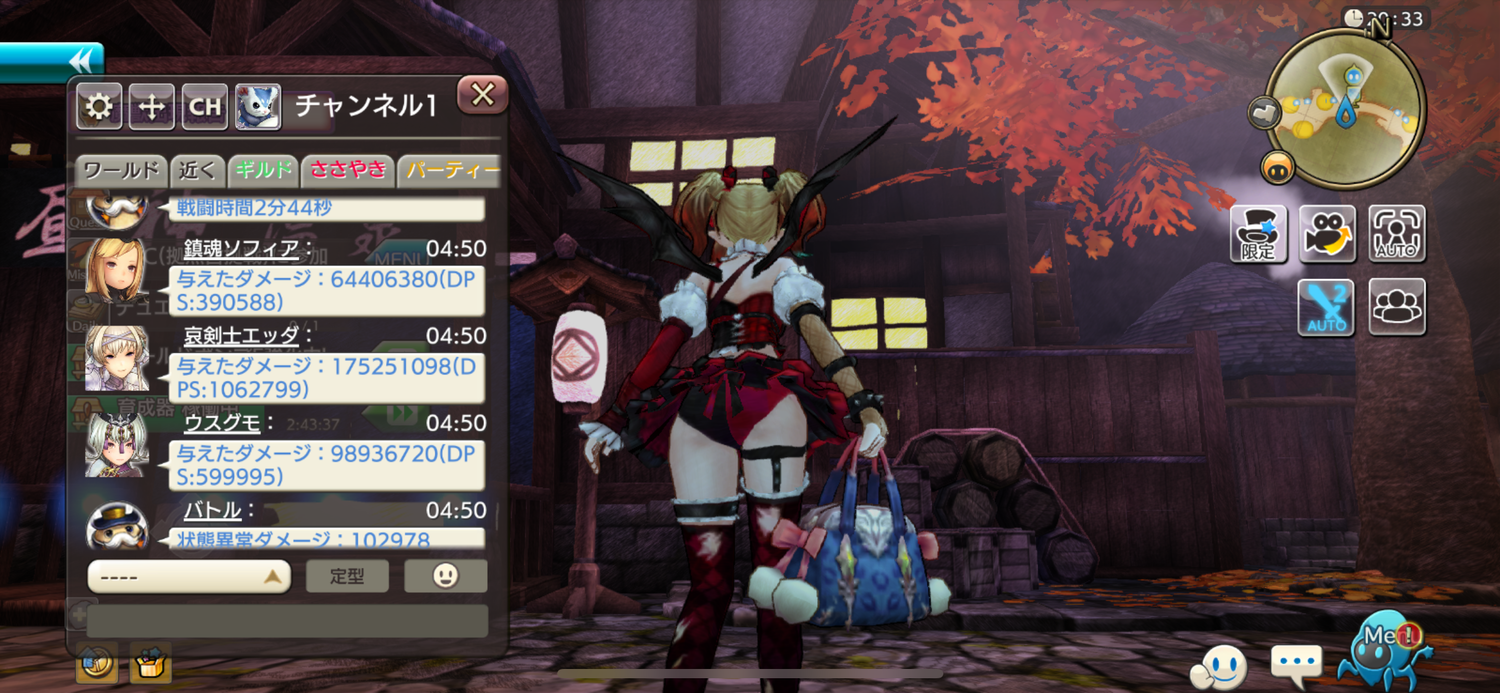The height and width of the screenshot is (693, 1500).
Task: Open the party members icon
Action: pyautogui.click(x=1397, y=307)
